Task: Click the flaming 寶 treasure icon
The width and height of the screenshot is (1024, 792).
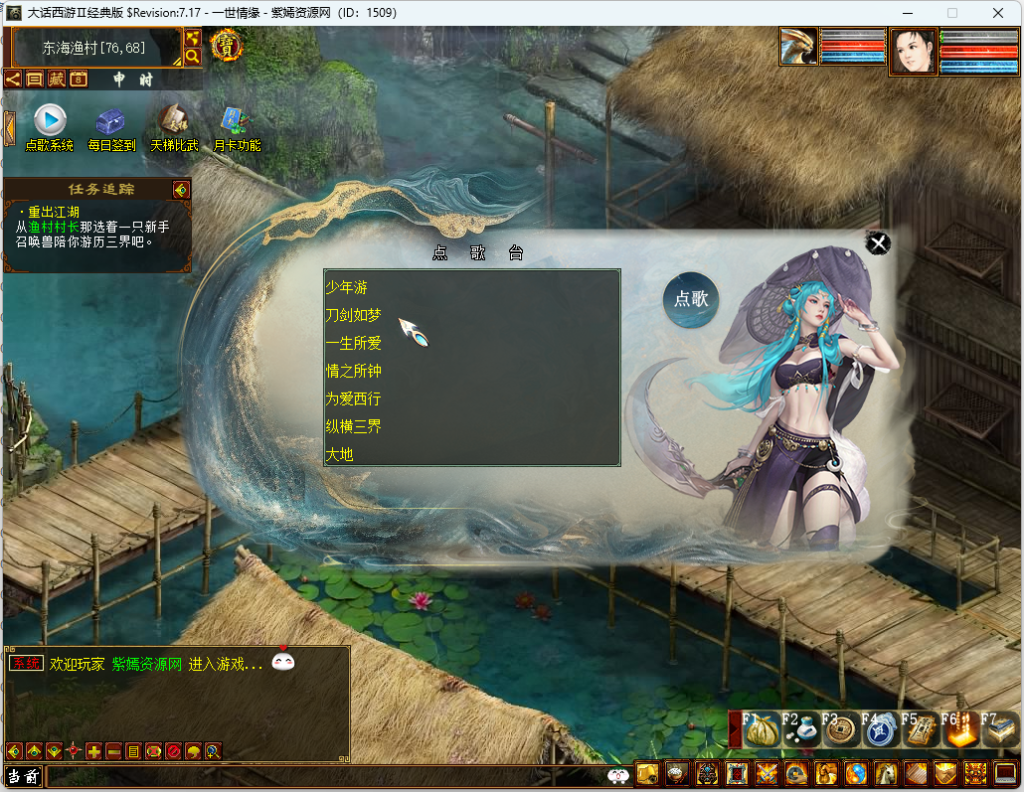Action: [227, 45]
